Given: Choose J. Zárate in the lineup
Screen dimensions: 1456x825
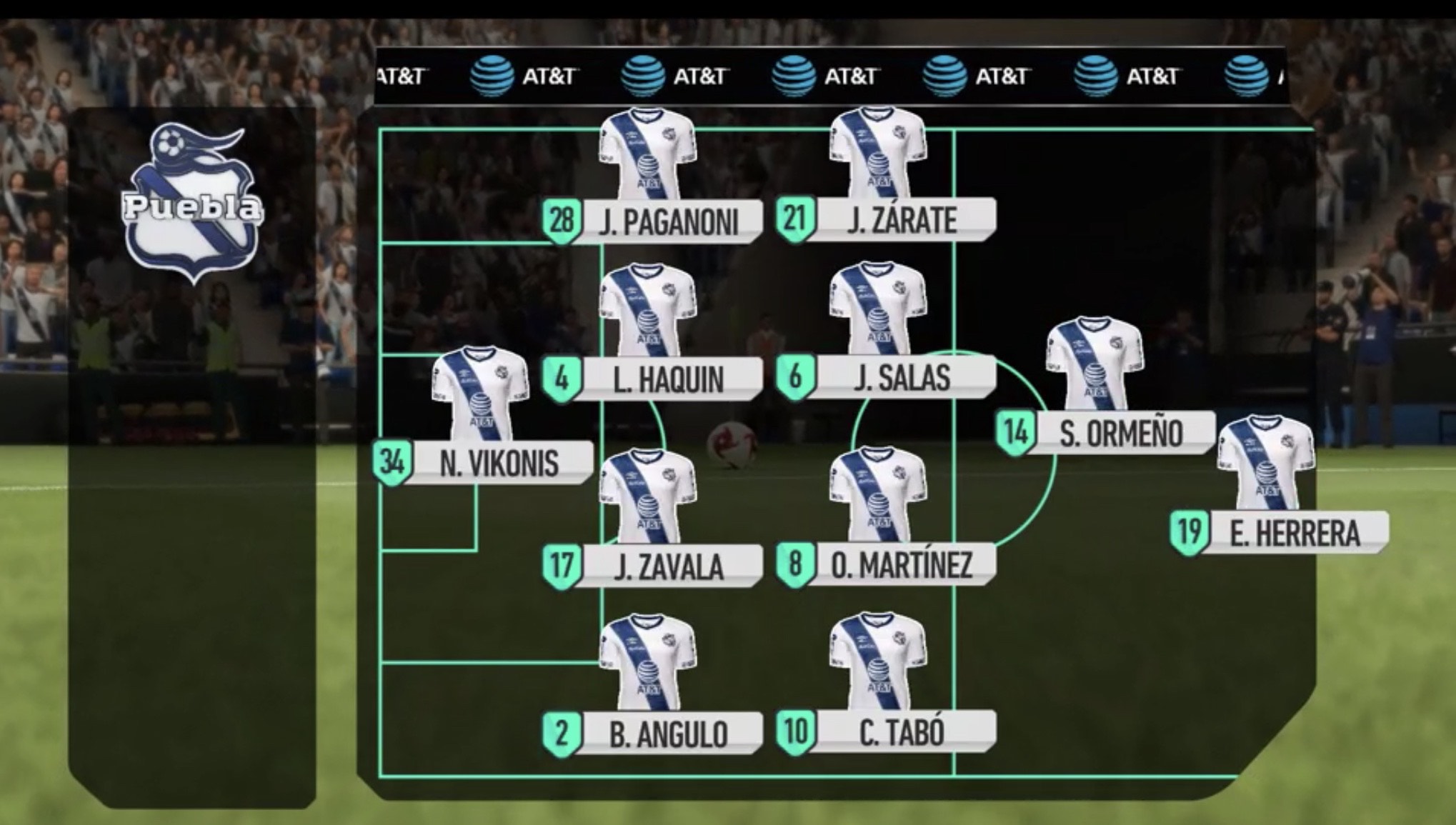Looking at the screenshot, I should pyautogui.click(x=886, y=219).
